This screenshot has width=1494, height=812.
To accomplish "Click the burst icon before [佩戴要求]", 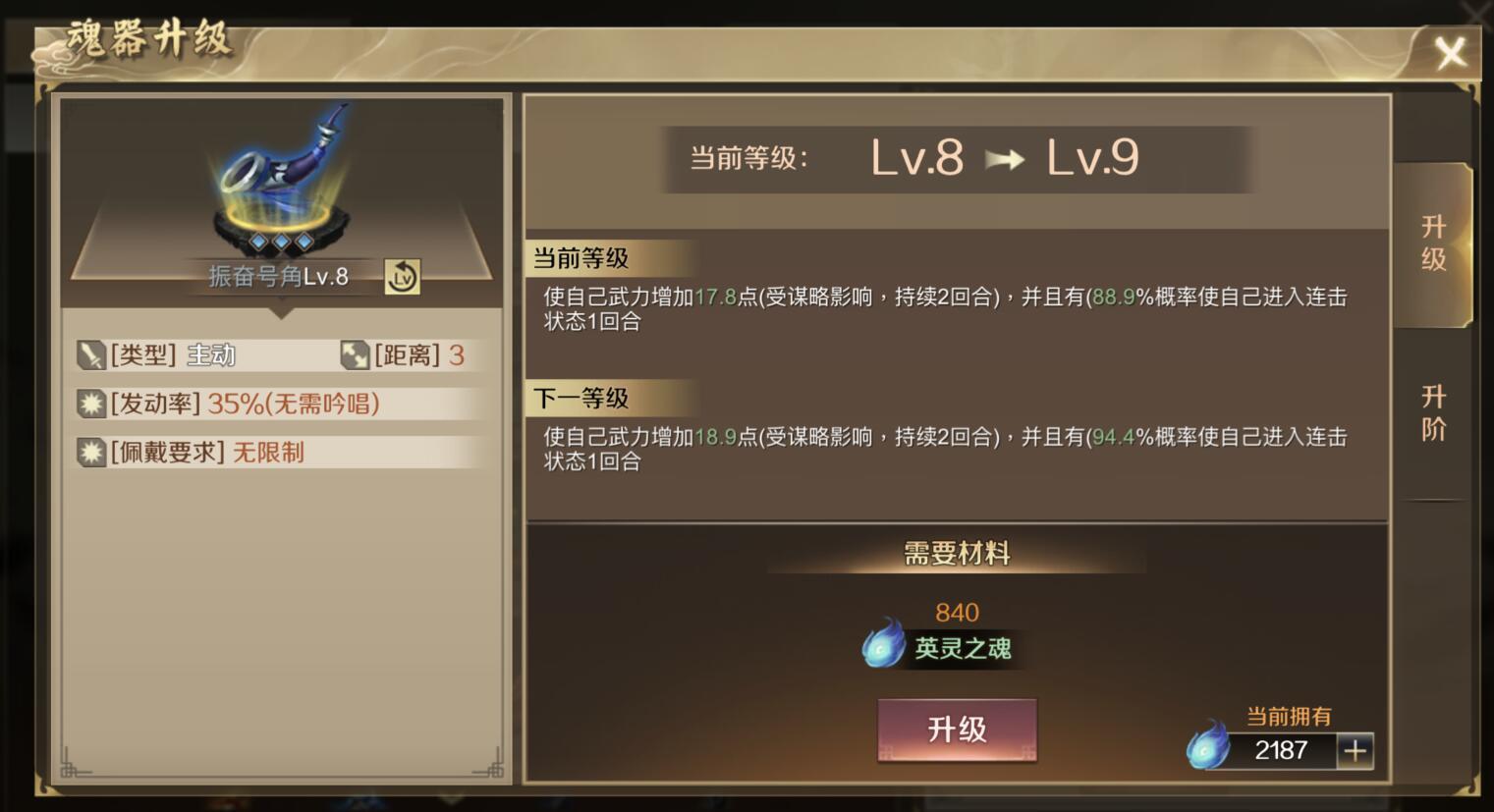I will [x=93, y=451].
